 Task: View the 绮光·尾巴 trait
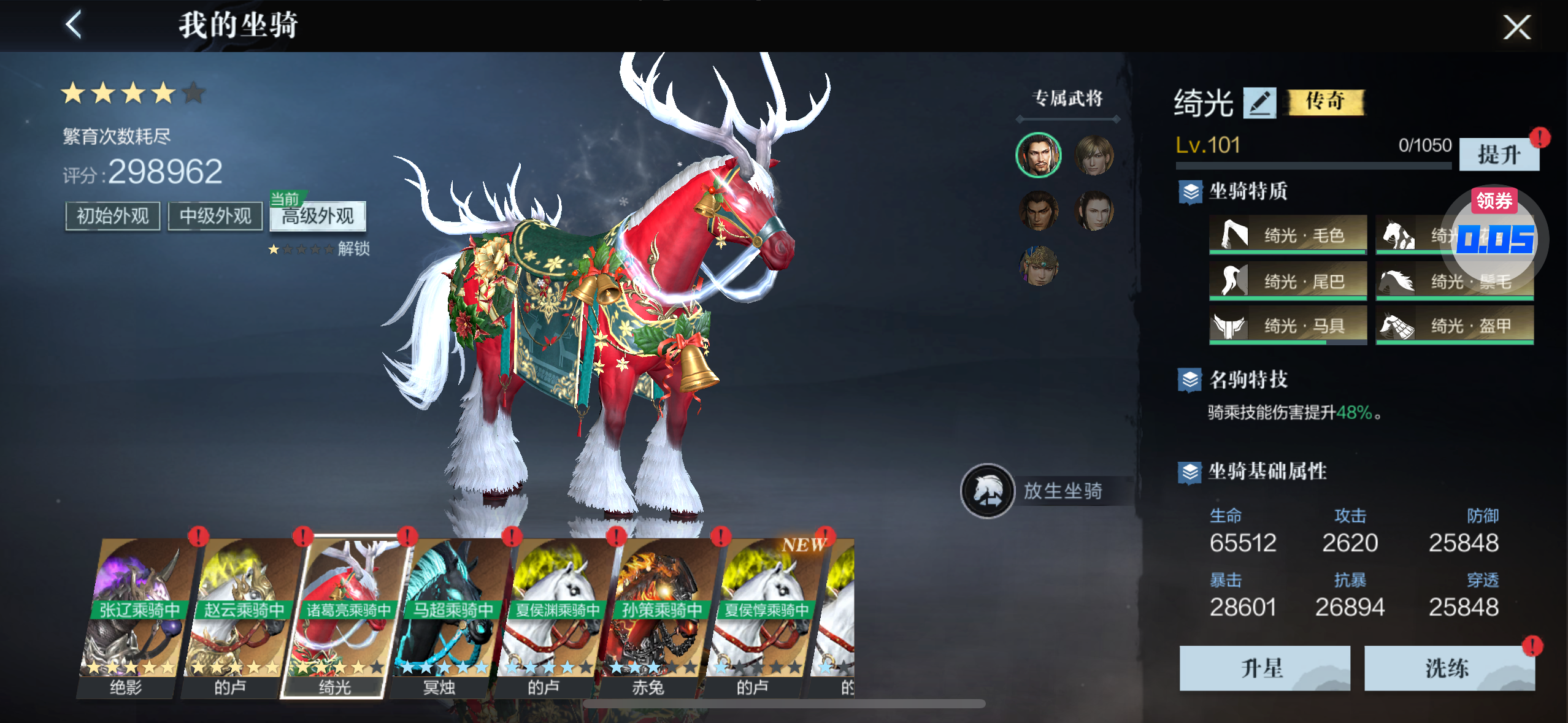click(1288, 281)
